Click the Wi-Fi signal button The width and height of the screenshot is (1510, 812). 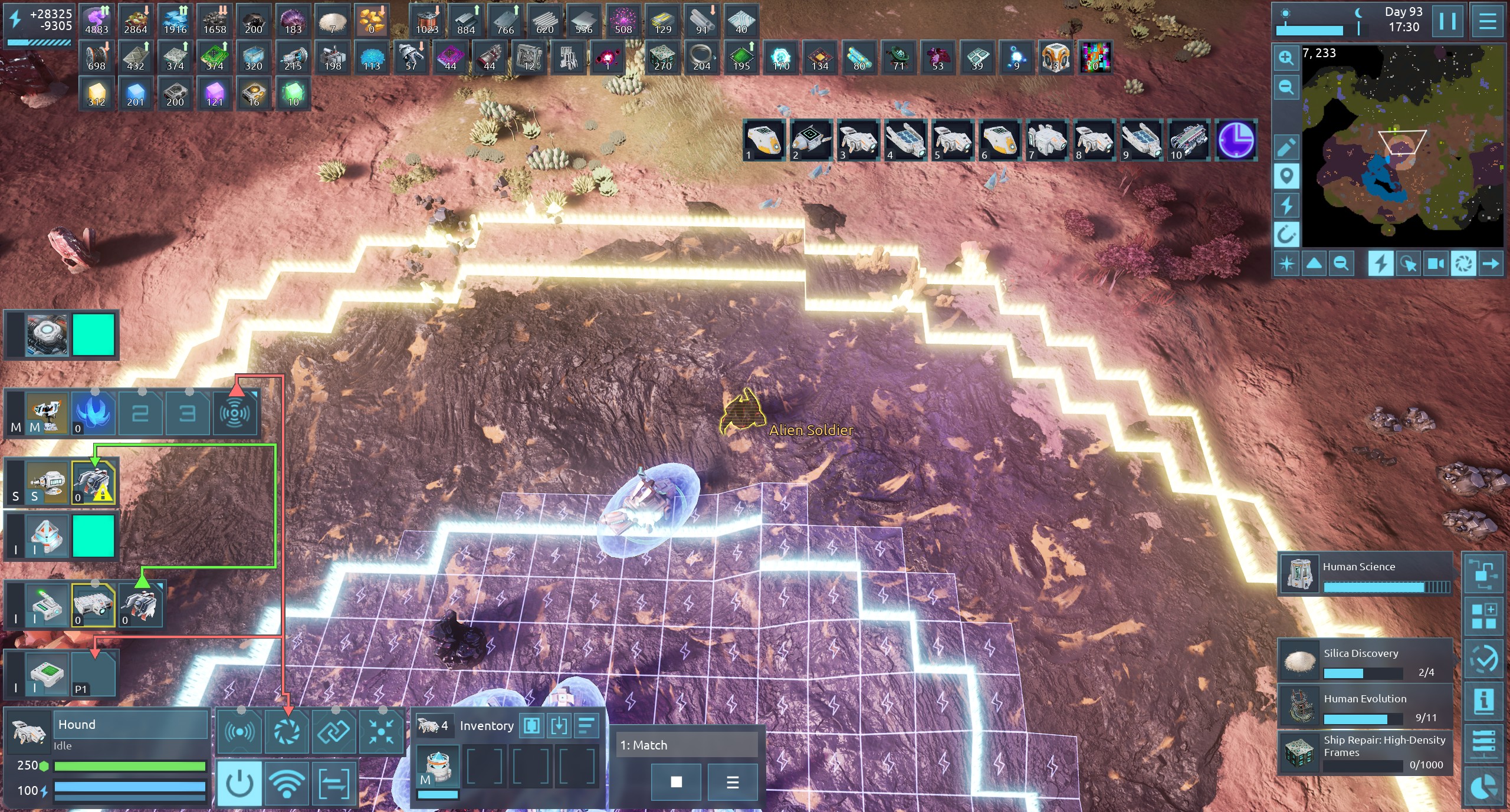pyautogui.click(x=287, y=783)
